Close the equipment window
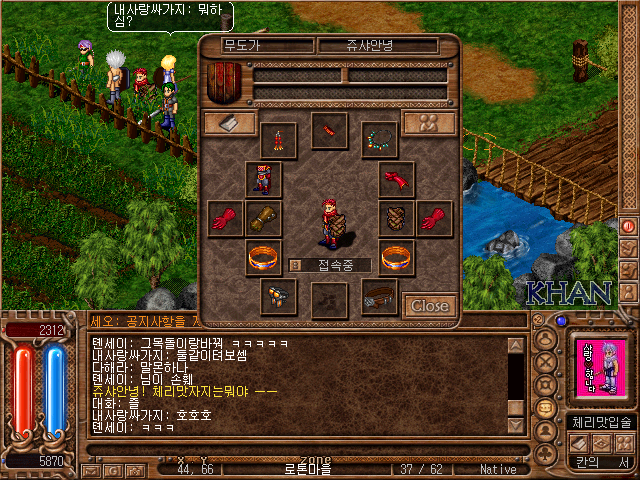 tap(430, 305)
